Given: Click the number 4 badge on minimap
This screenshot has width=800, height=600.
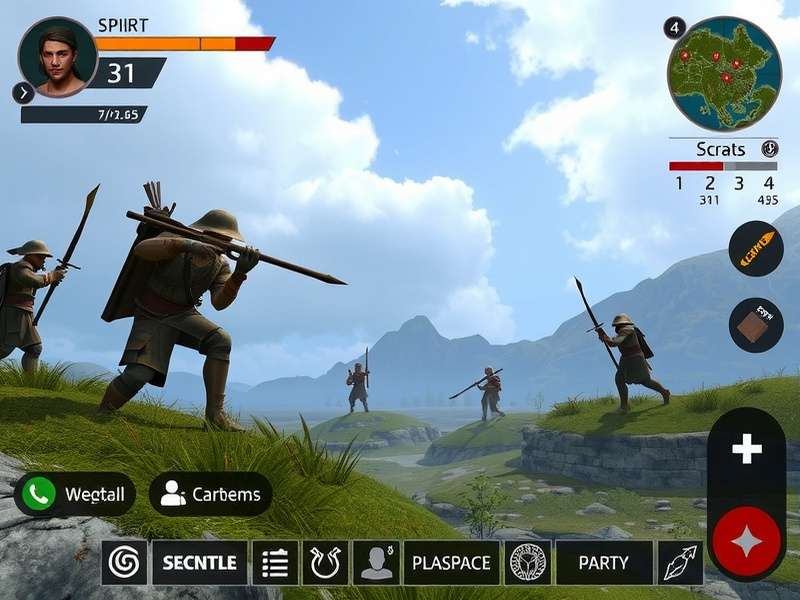Looking at the screenshot, I should (x=675, y=28).
